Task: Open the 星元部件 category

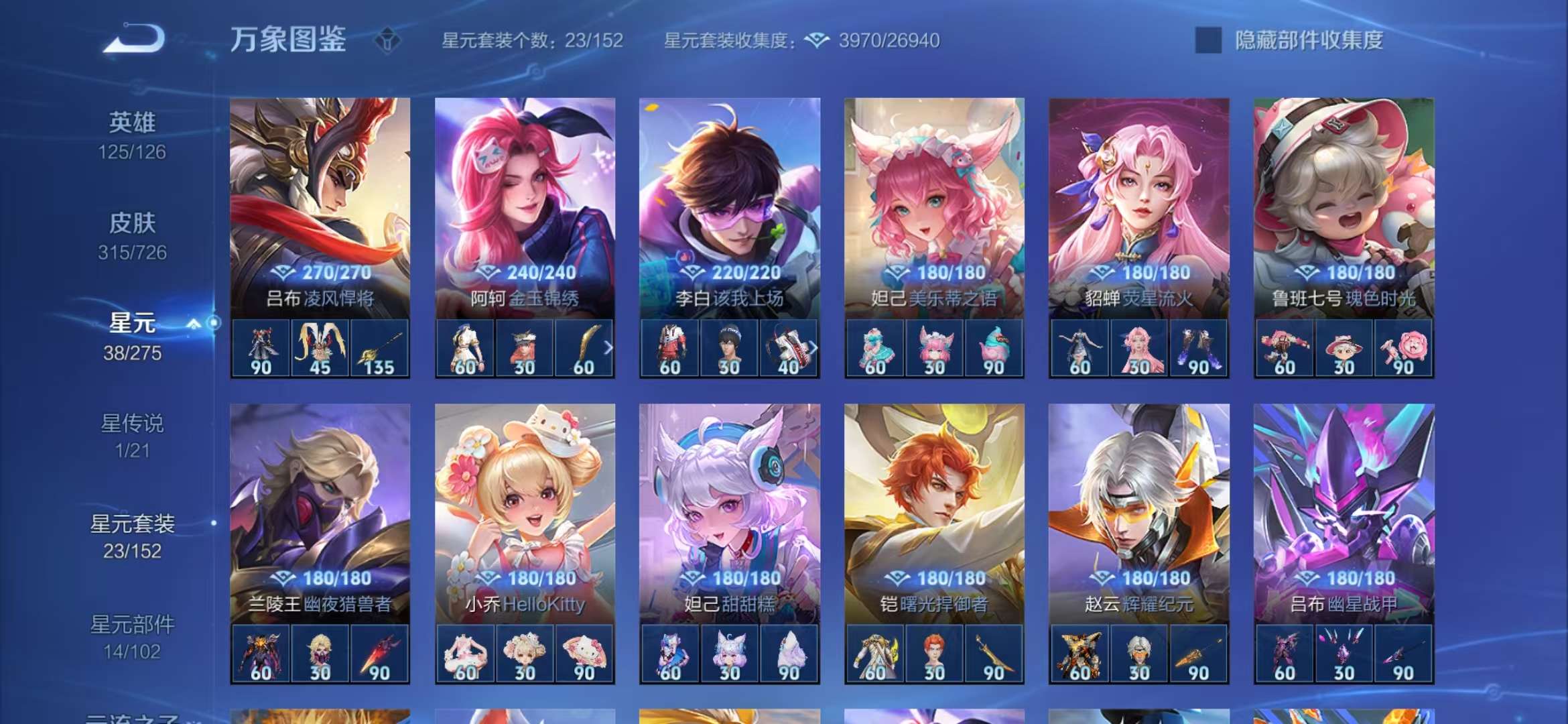Action: pos(132,623)
